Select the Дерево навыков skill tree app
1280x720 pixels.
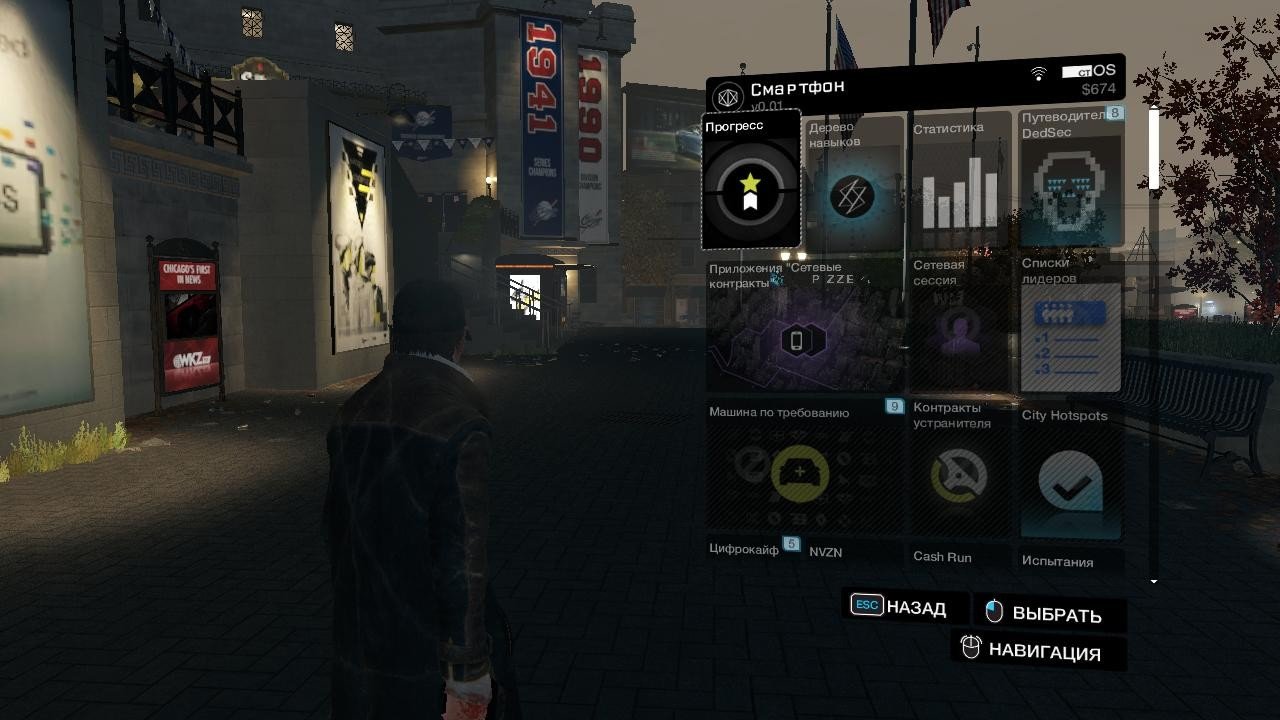(x=854, y=190)
